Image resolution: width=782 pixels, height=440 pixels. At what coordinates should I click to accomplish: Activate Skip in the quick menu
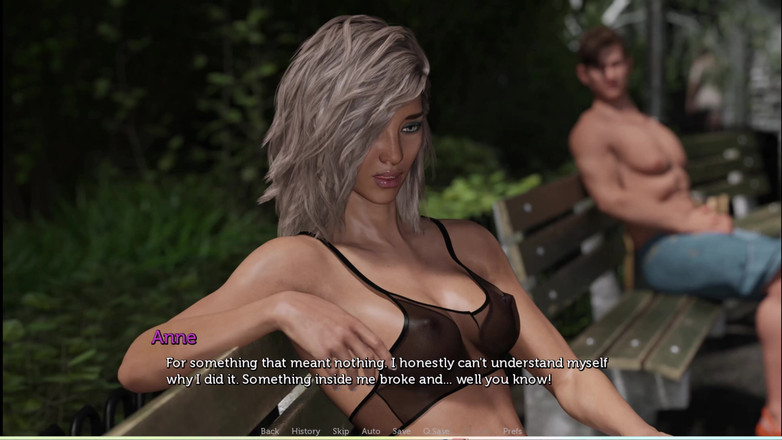(x=341, y=431)
